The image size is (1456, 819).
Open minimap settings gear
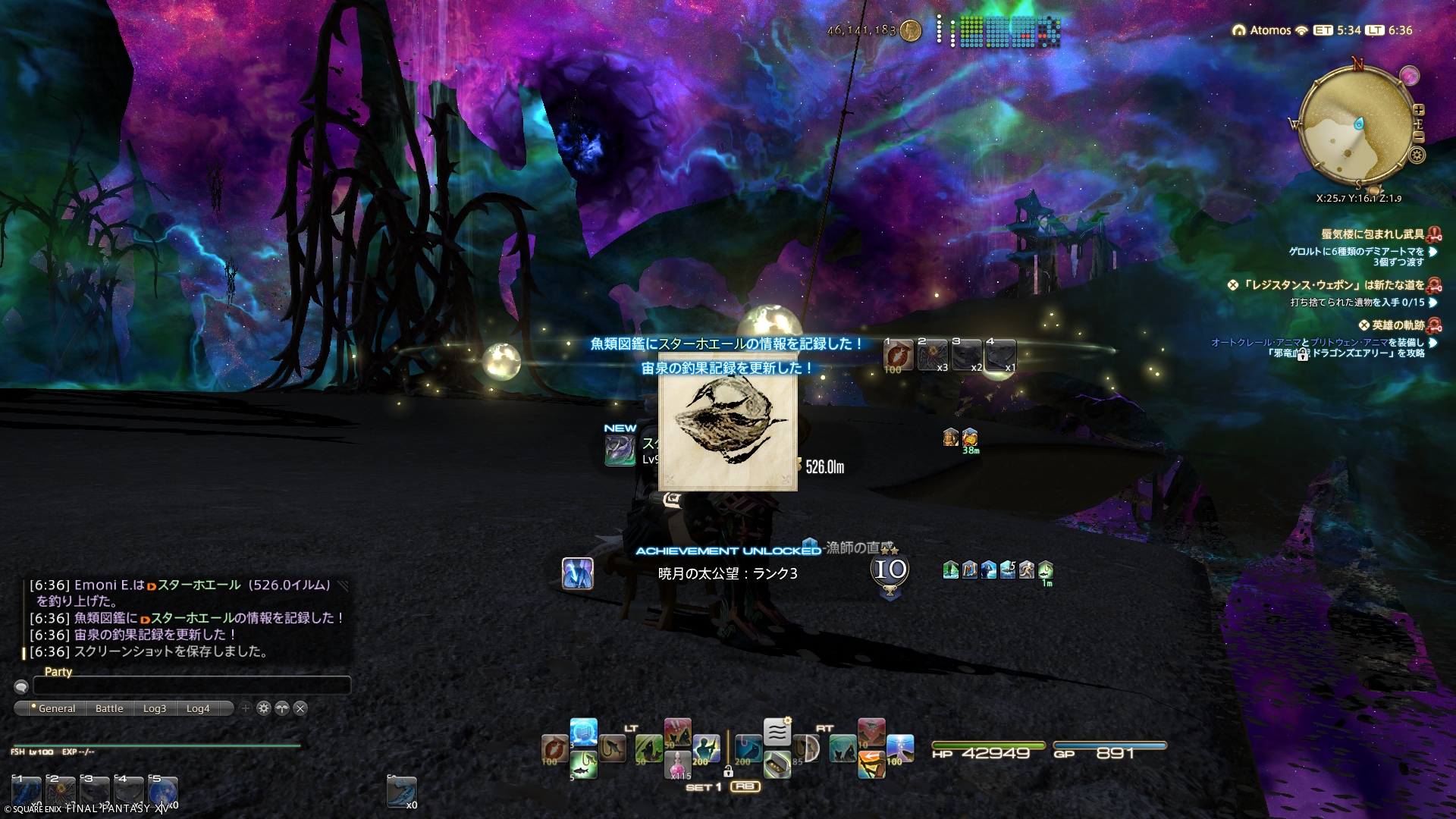[x=1417, y=155]
